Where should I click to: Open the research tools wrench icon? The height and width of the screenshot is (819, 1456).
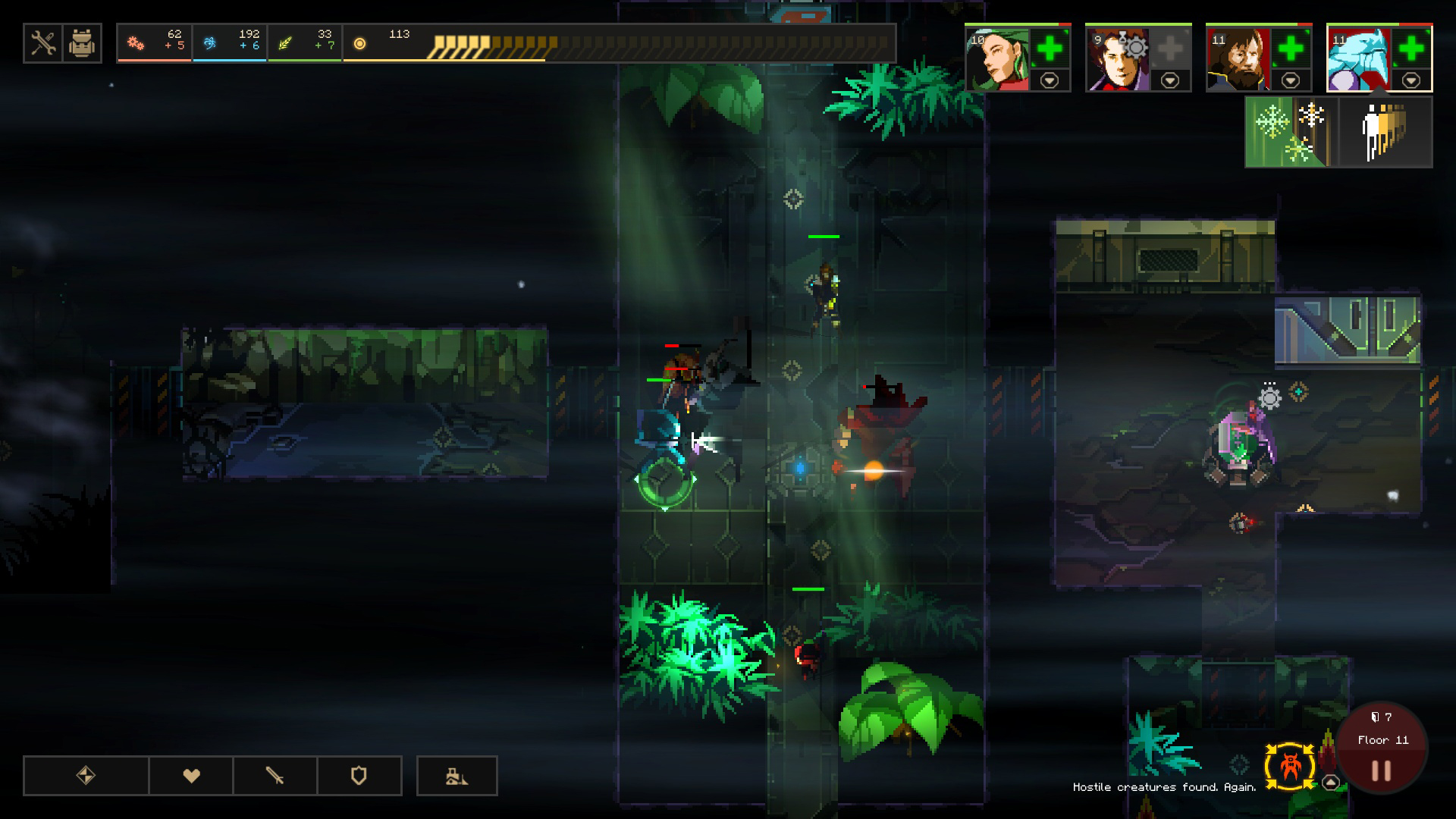tap(43, 44)
